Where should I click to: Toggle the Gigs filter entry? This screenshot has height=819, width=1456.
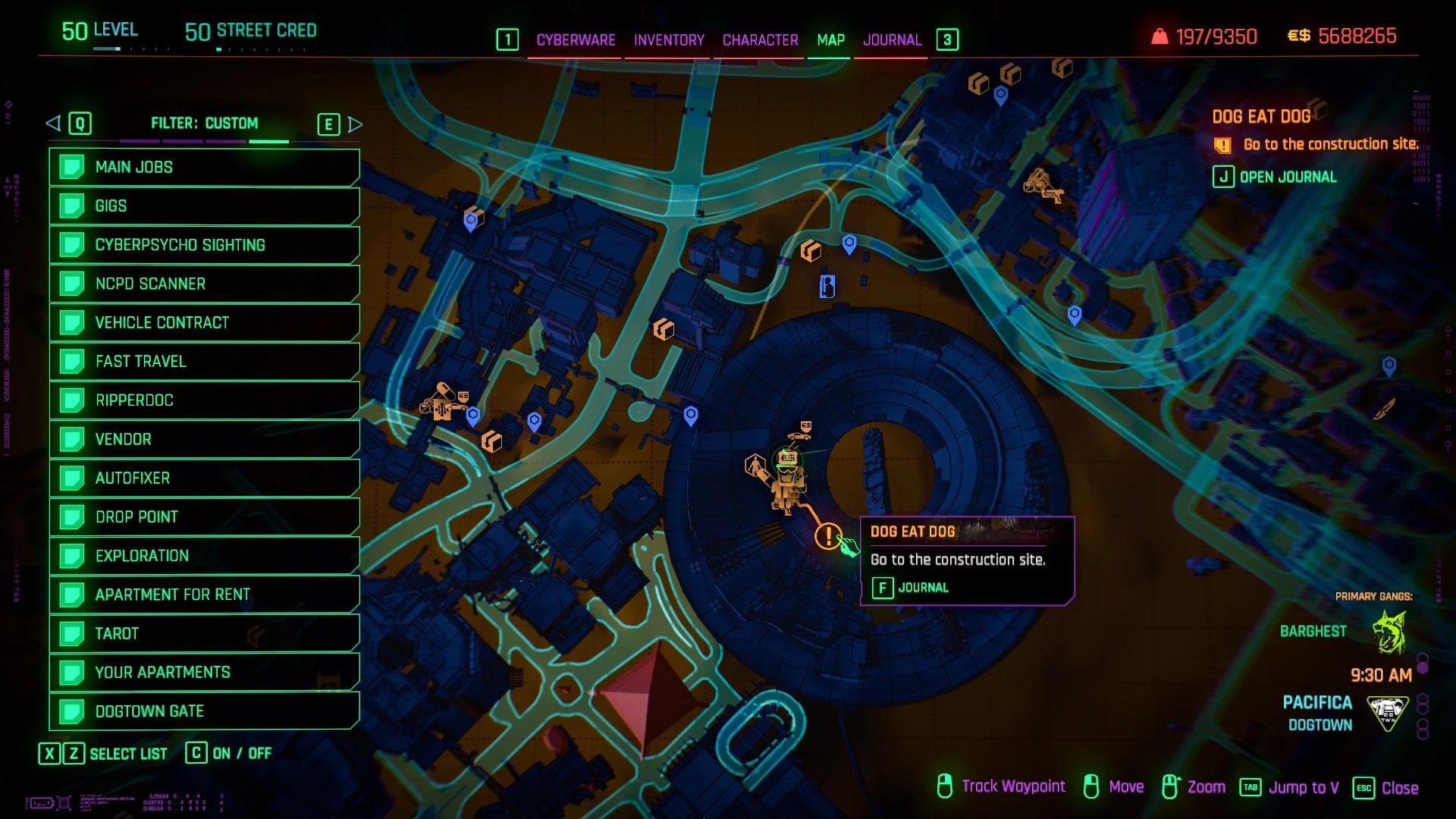point(204,206)
